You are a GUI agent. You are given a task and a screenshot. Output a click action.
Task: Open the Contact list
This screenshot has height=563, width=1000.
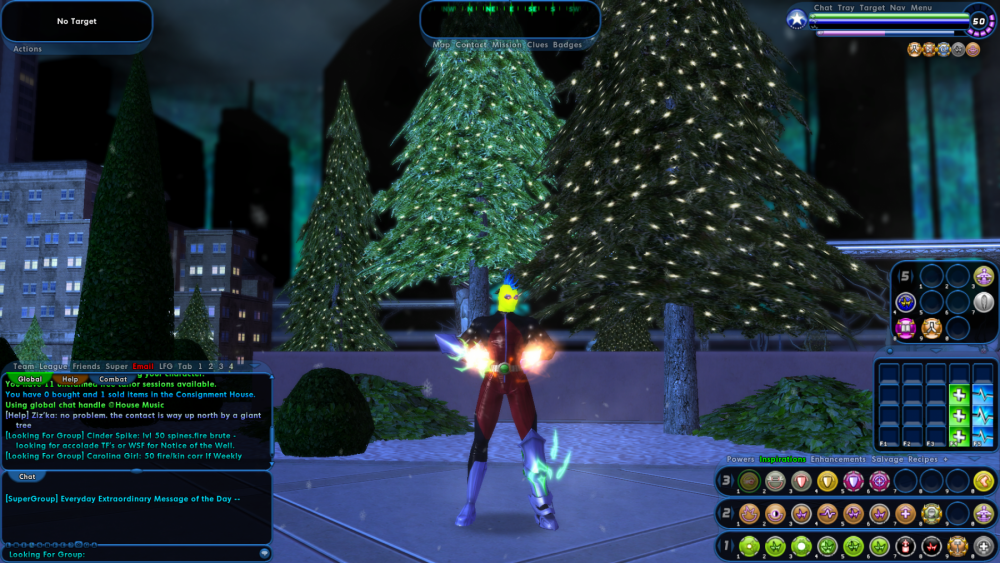[x=471, y=45]
